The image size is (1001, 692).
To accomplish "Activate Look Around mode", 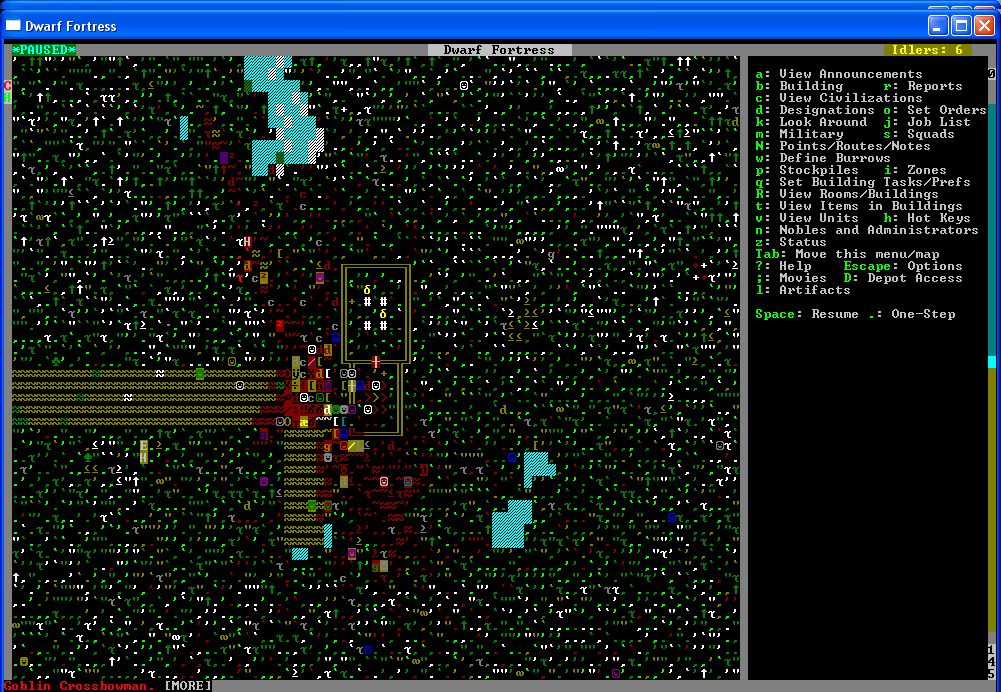I will [822, 122].
